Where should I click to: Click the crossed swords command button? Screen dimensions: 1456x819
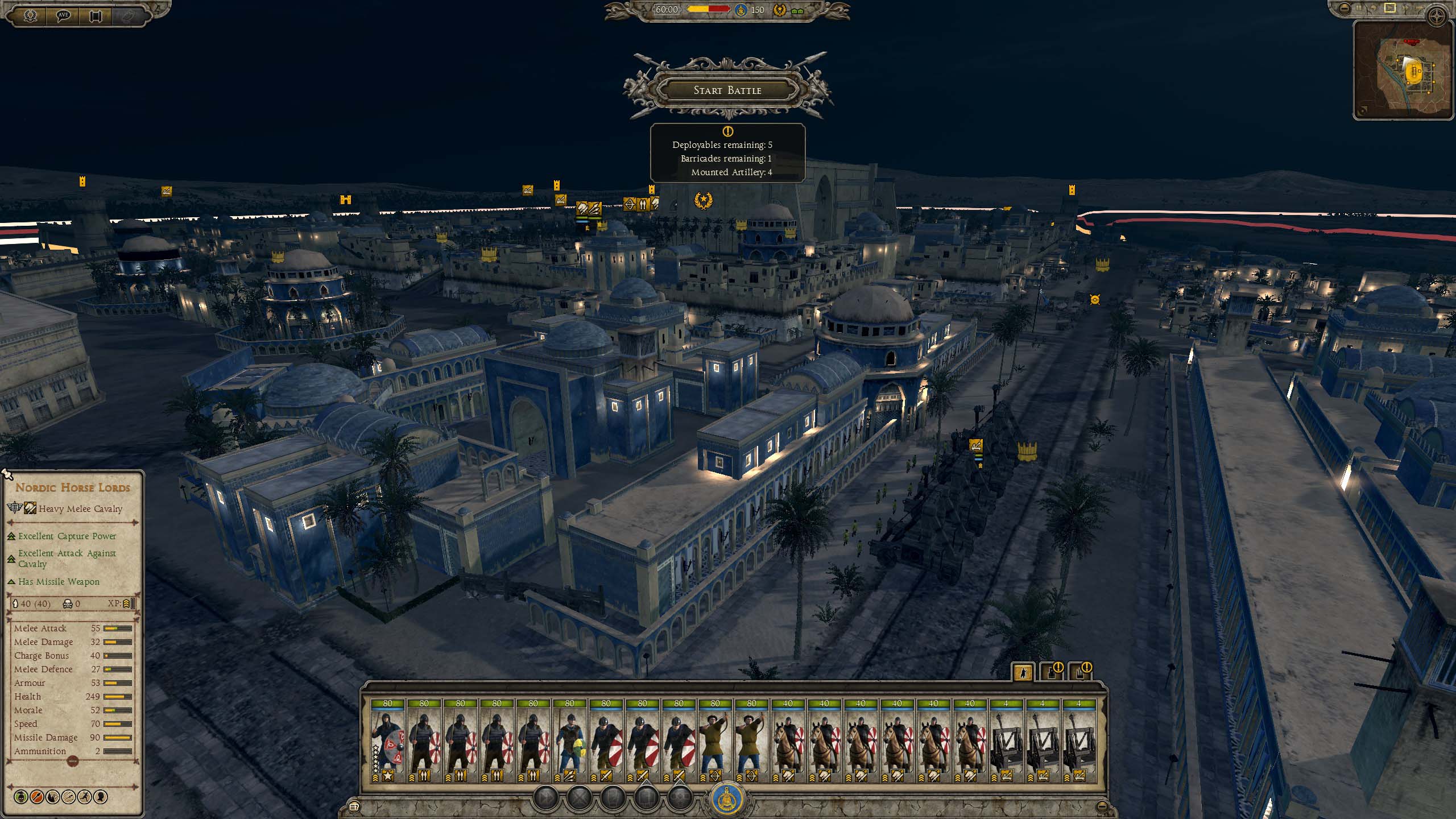coord(580,797)
